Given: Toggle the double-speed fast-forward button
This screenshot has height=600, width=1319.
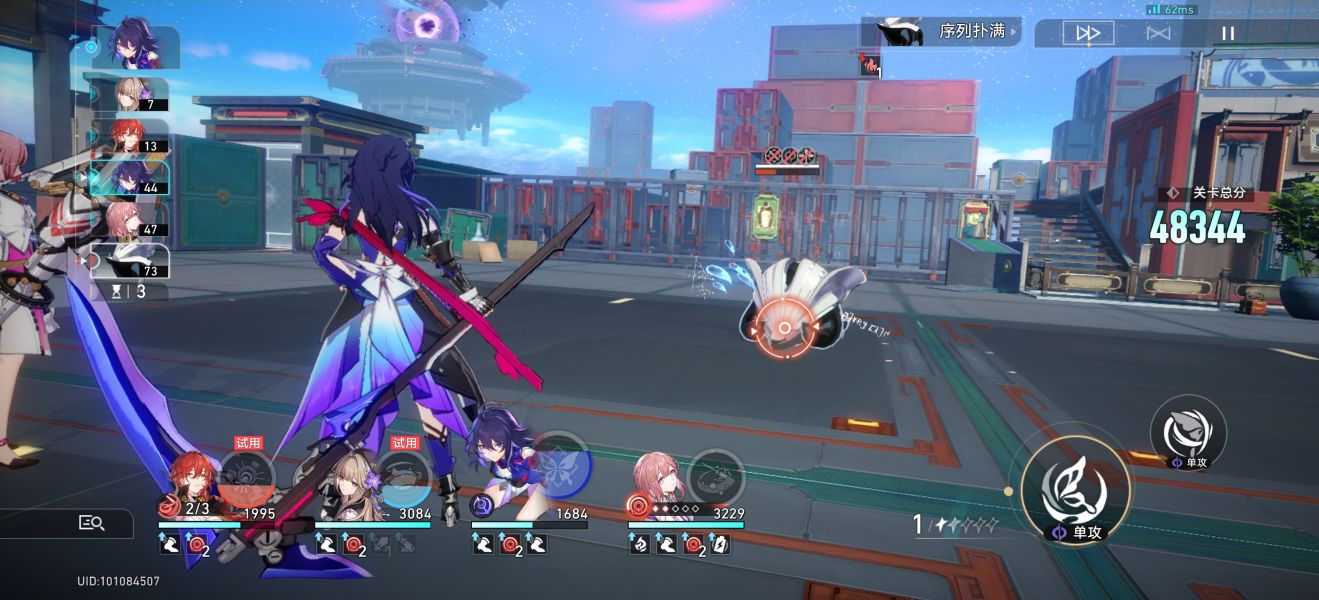Looking at the screenshot, I should [1087, 33].
